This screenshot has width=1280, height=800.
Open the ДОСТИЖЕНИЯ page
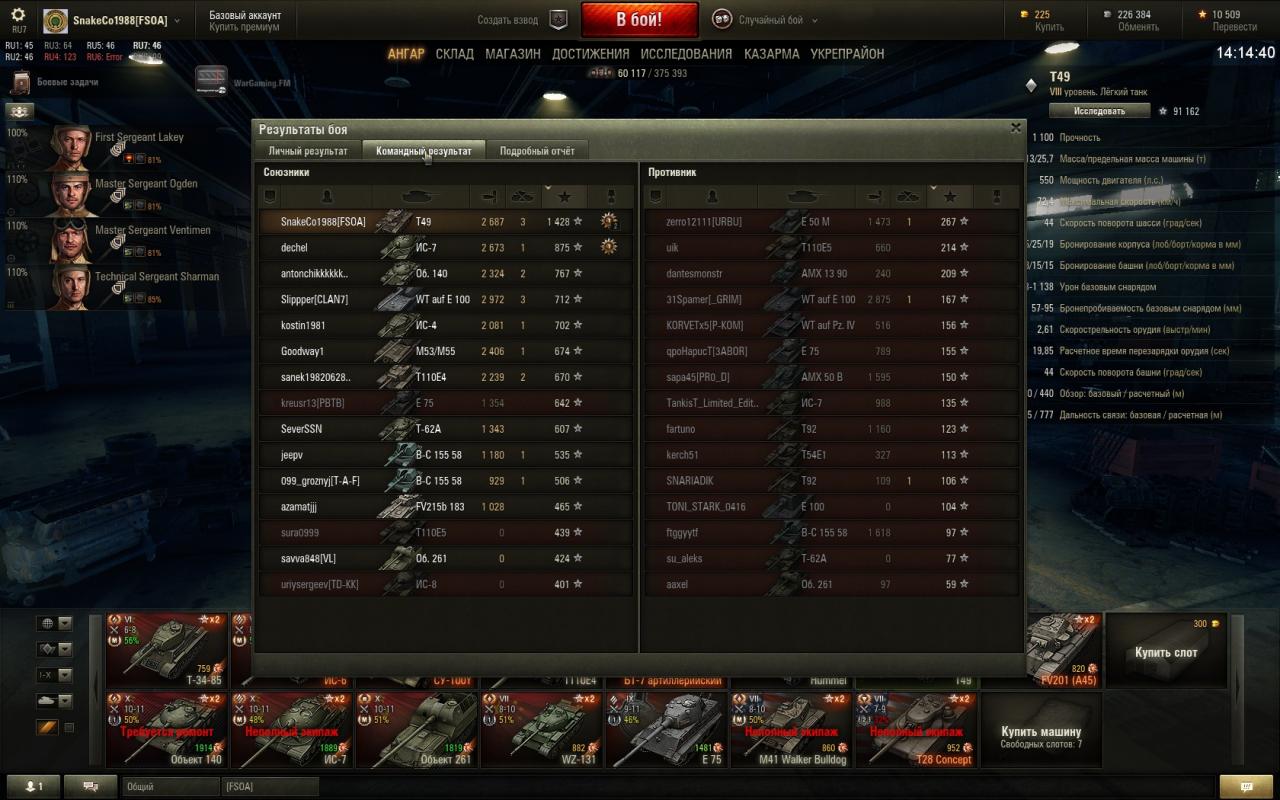[x=590, y=54]
